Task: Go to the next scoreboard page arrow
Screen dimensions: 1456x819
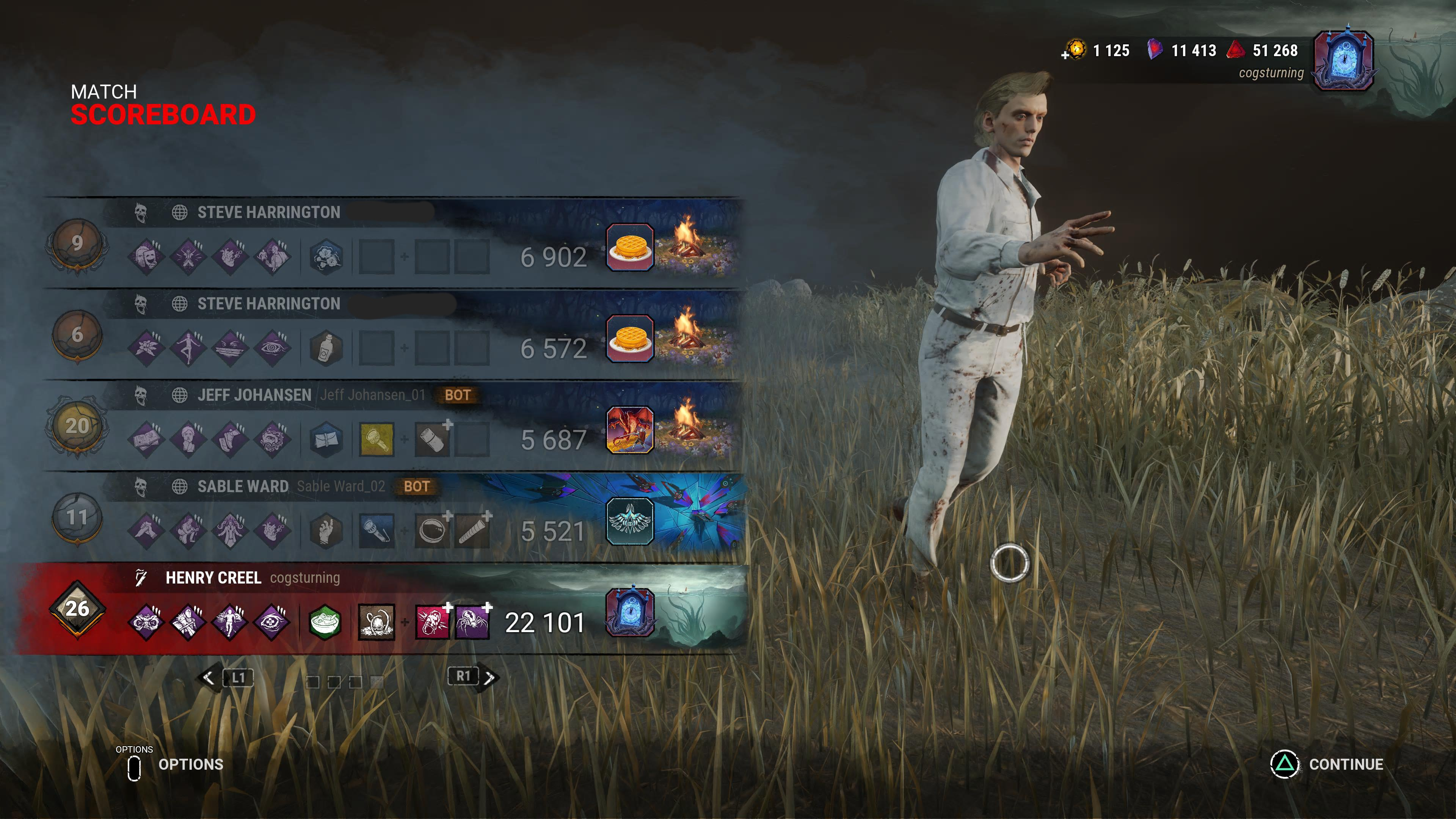Action: pyautogui.click(x=490, y=677)
